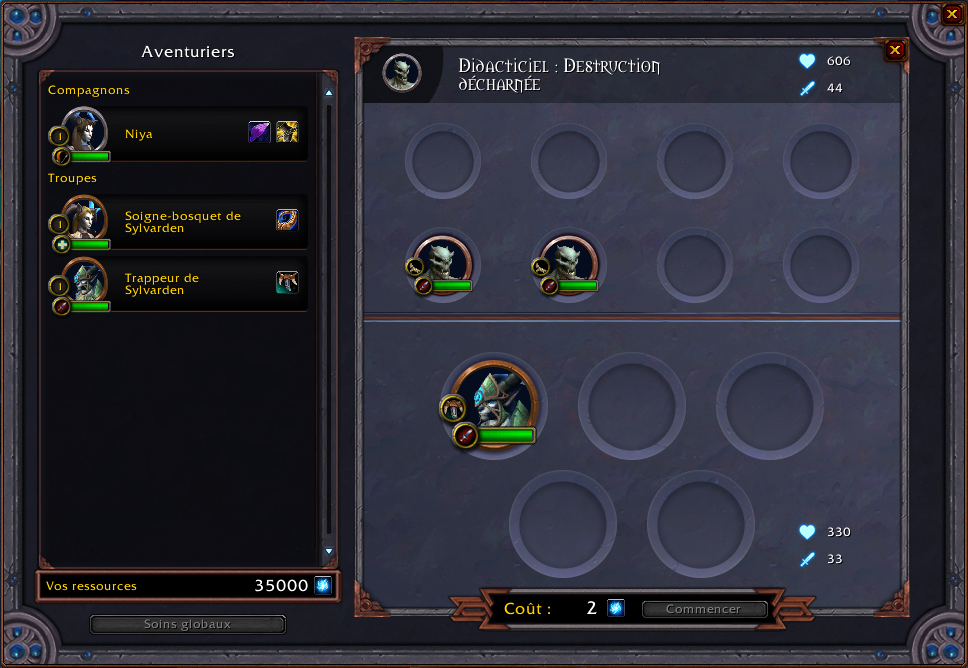Click Niya's purple ability icon
Screen dimensions: 968x668
[259, 132]
